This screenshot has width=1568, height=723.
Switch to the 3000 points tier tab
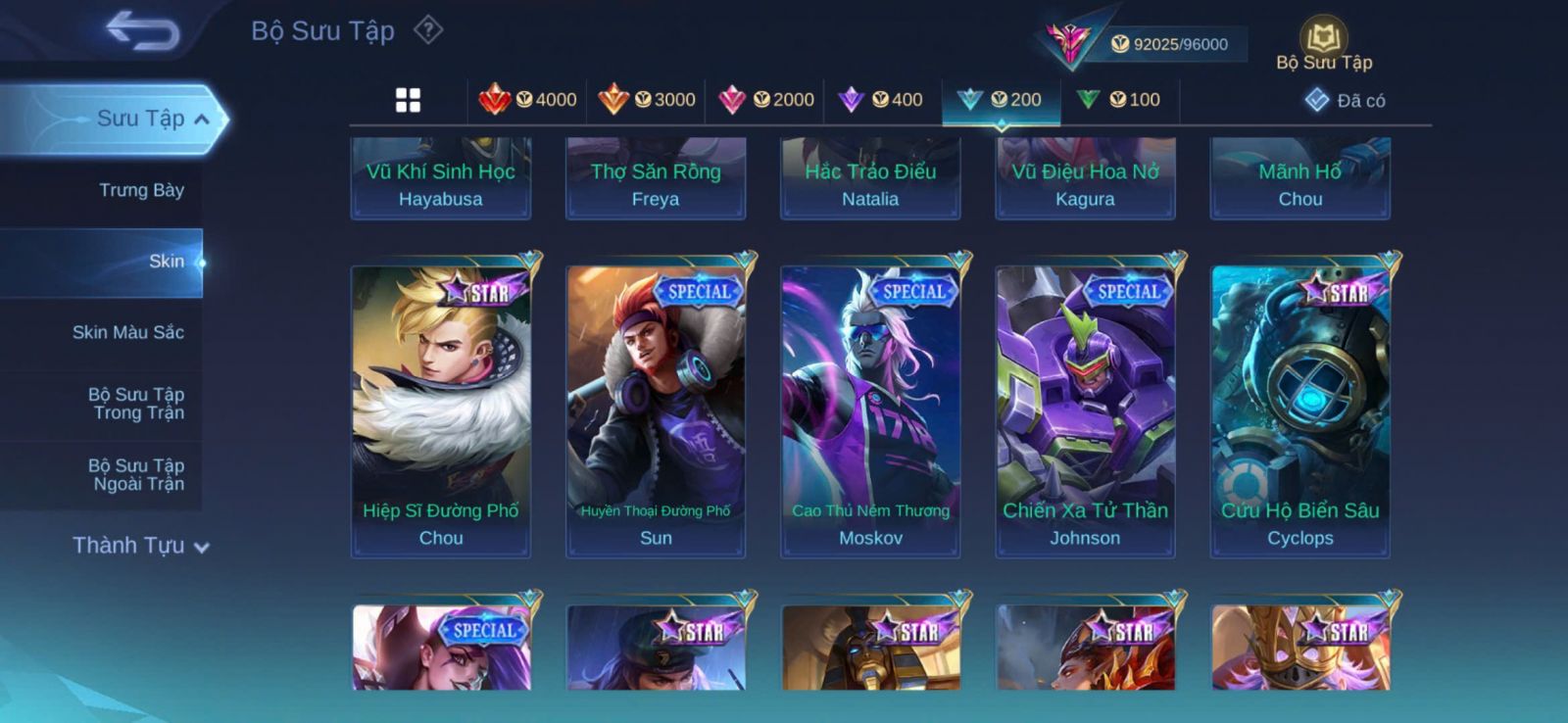(x=647, y=100)
